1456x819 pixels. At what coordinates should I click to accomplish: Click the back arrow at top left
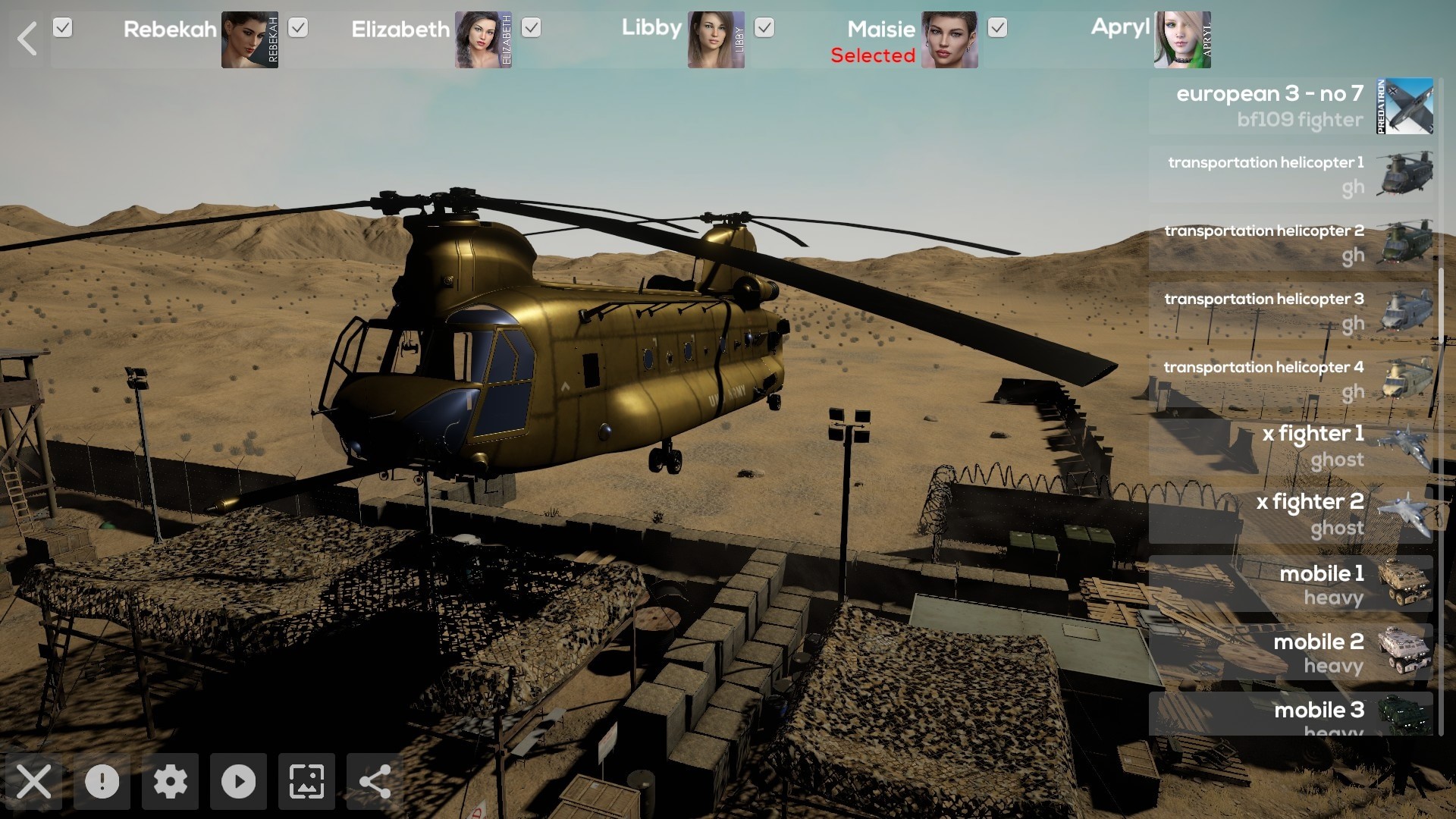tap(27, 39)
